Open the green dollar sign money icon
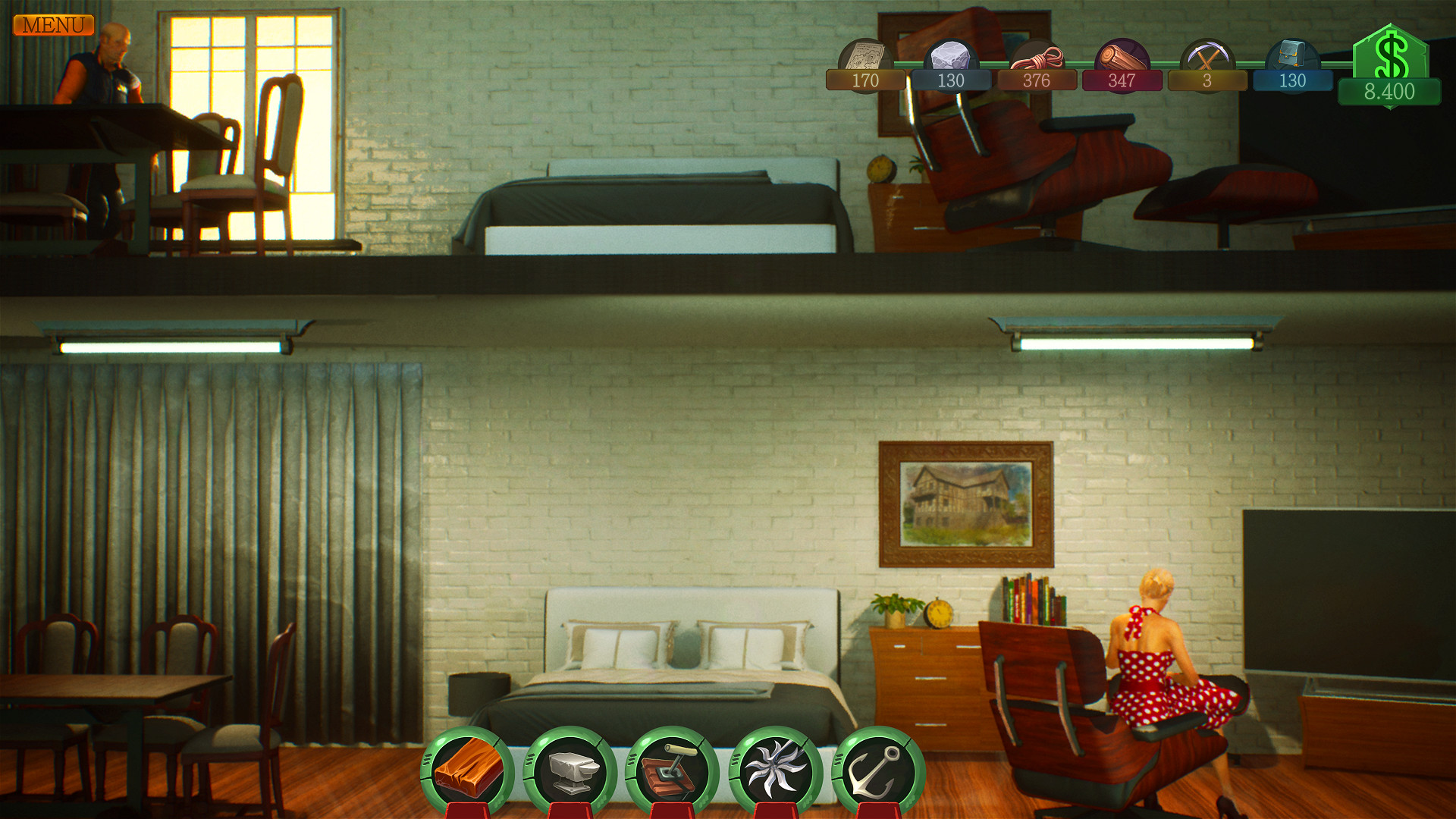The image size is (1456, 819). point(1394,53)
